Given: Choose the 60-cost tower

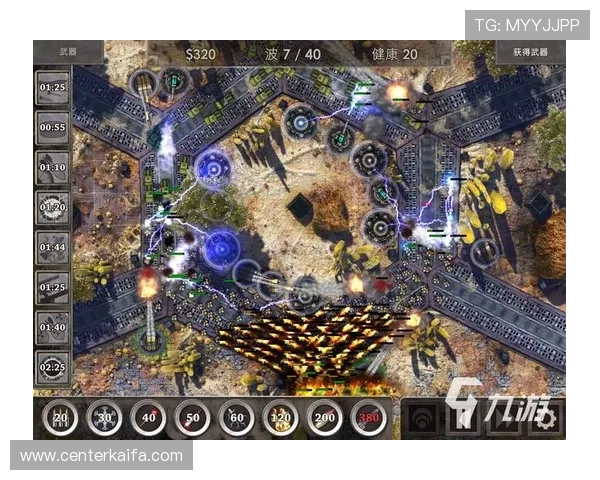Looking at the screenshot, I should click(x=237, y=418).
